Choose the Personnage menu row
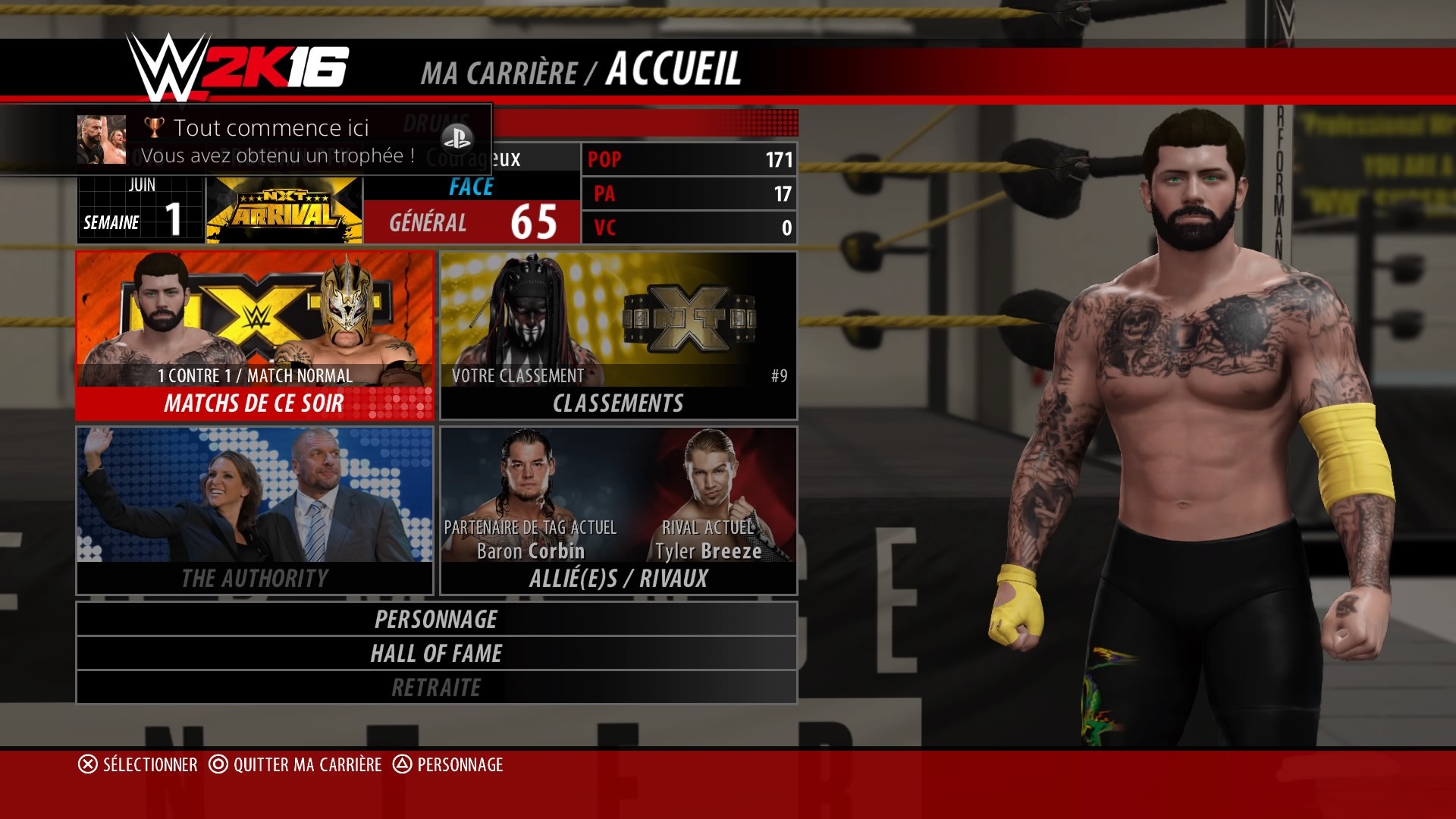 [x=436, y=619]
